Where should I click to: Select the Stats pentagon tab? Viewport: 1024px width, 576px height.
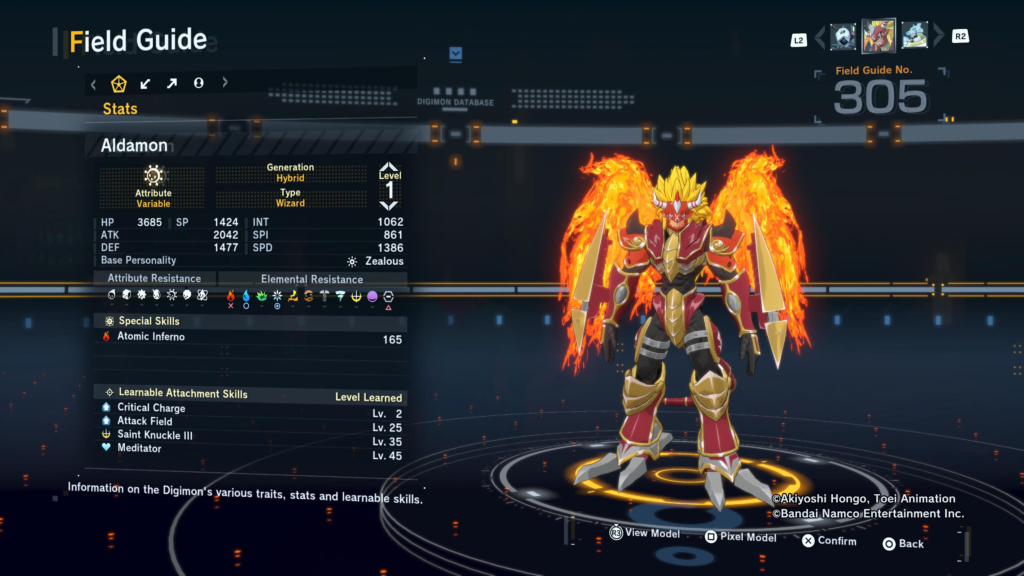click(119, 83)
